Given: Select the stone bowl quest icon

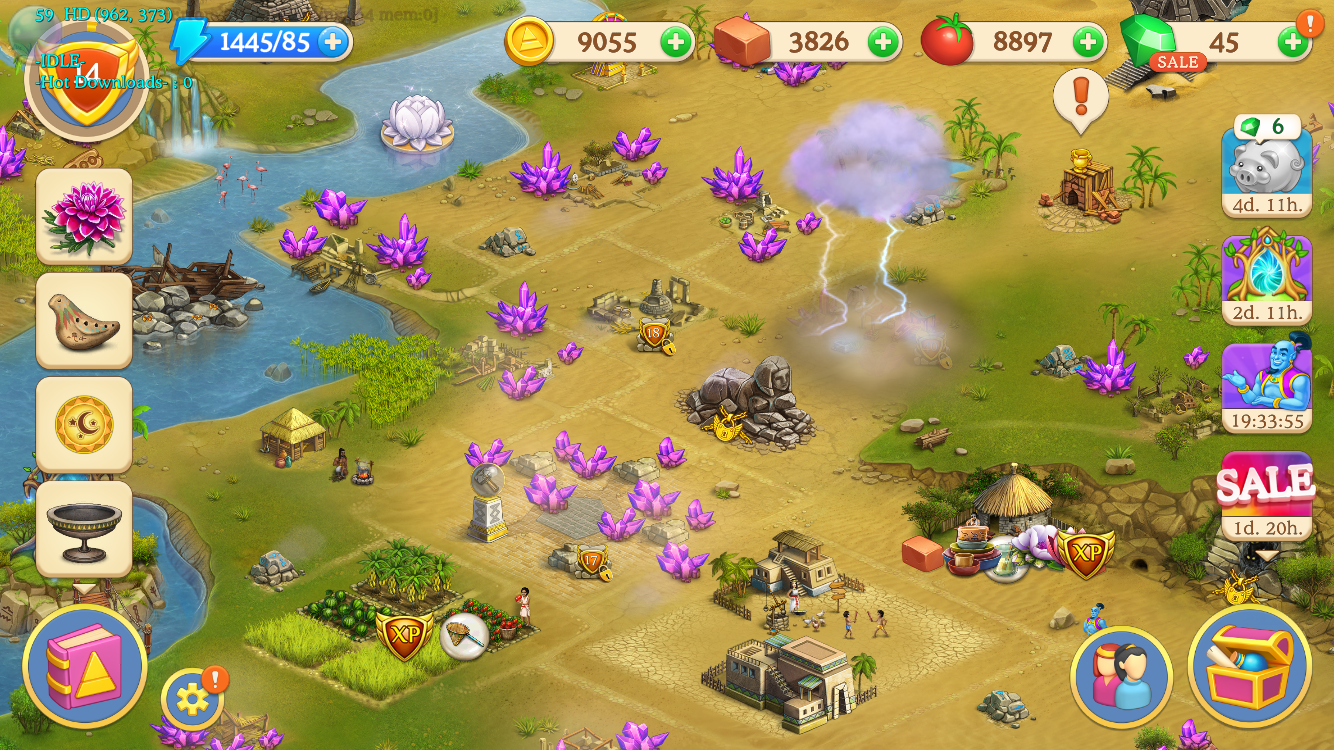Looking at the screenshot, I should [x=84, y=528].
